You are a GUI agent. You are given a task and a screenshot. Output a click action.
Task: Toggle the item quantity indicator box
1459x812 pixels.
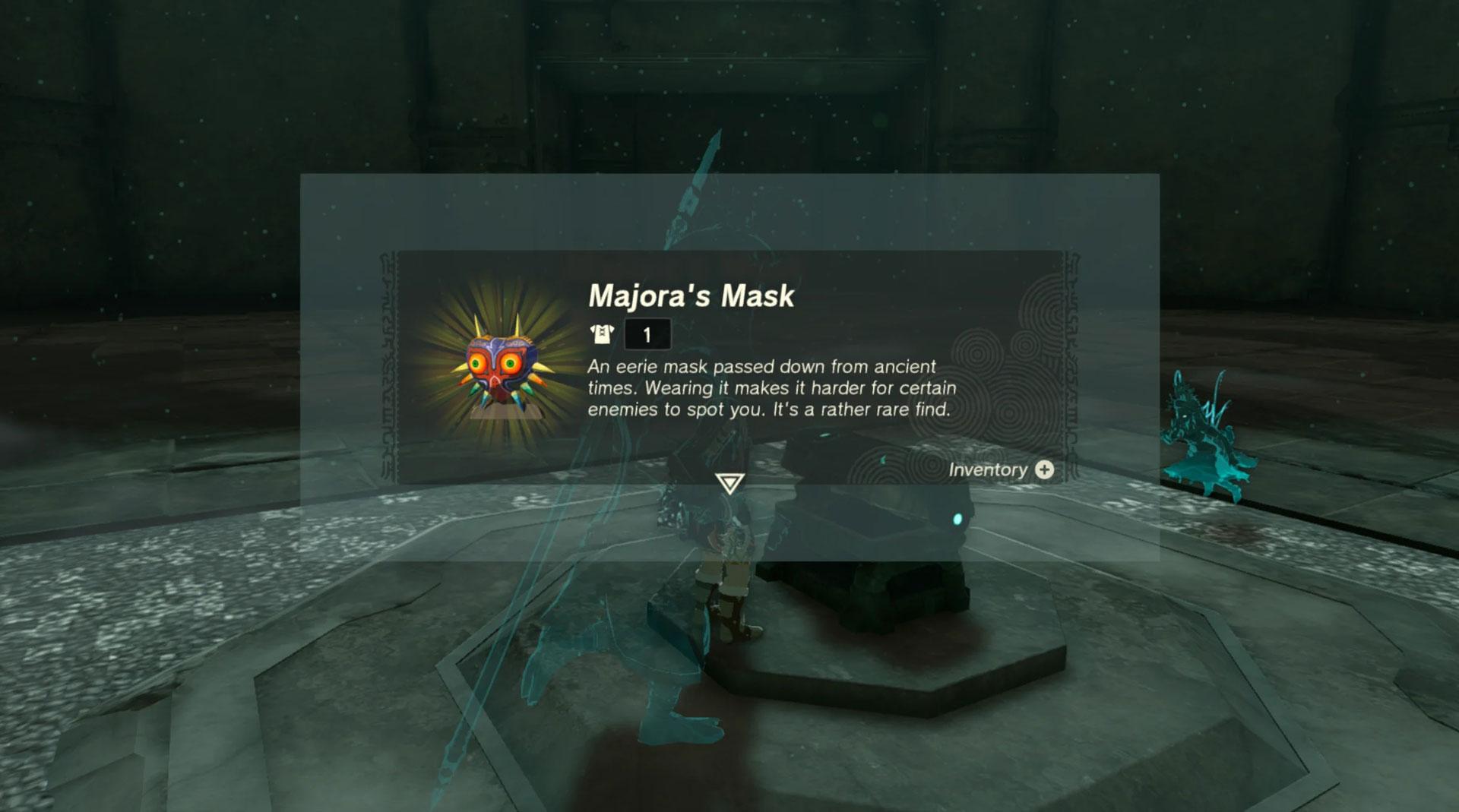point(647,333)
